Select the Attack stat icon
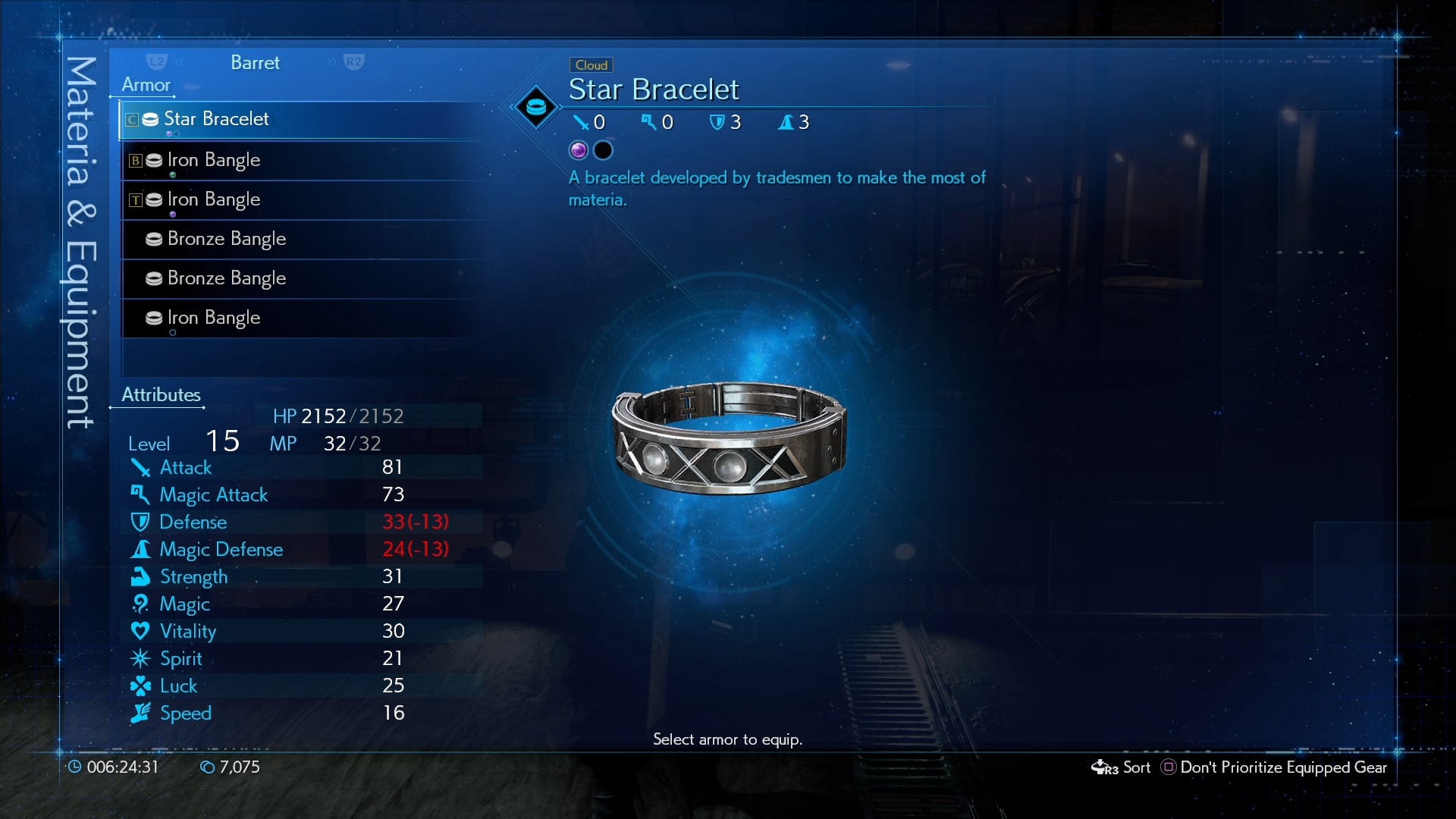The height and width of the screenshot is (819, 1456). 141,468
